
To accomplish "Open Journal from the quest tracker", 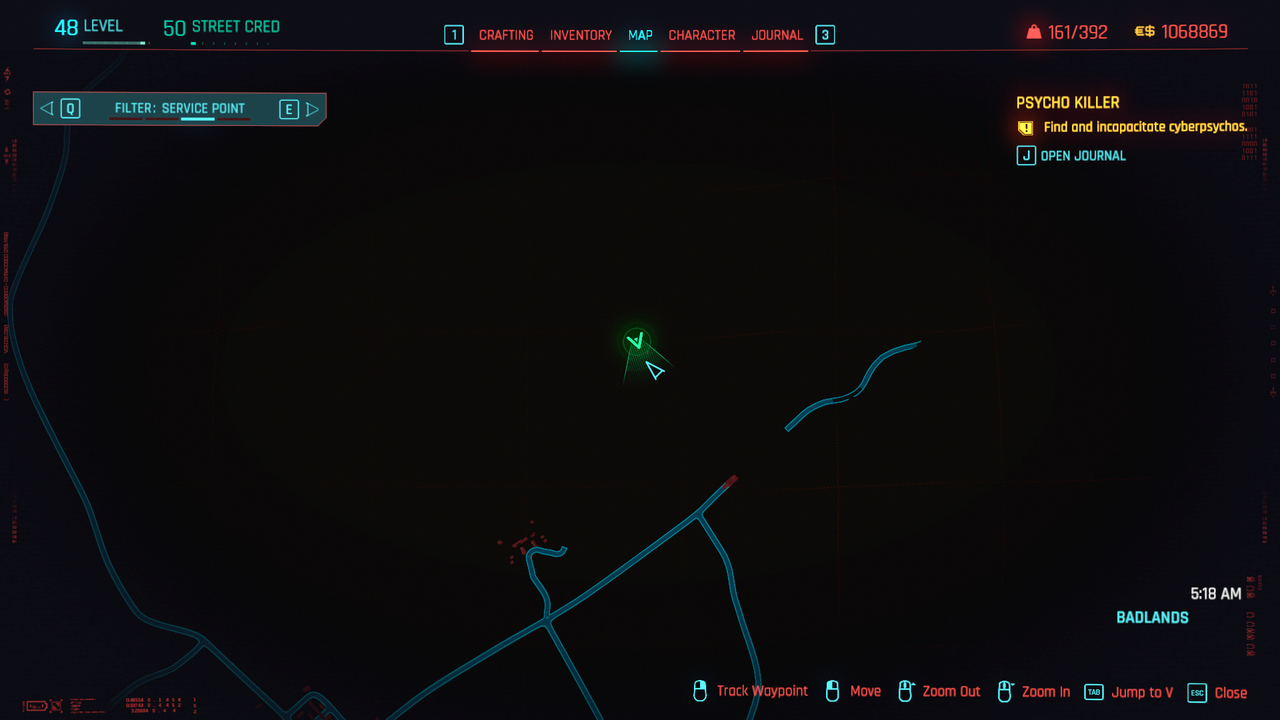I will point(1072,156).
